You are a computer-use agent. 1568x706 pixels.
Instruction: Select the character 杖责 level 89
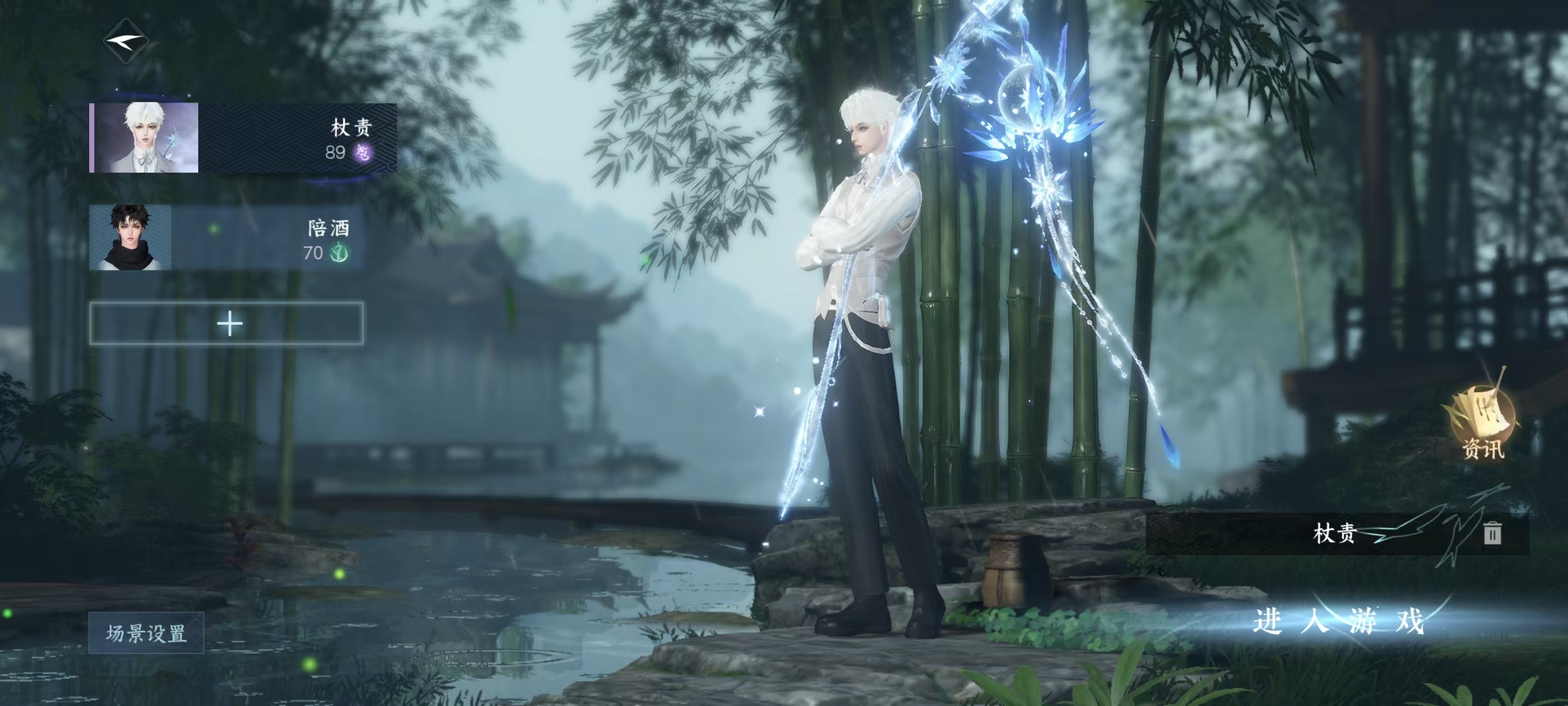pyautogui.click(x=244, y=138)
